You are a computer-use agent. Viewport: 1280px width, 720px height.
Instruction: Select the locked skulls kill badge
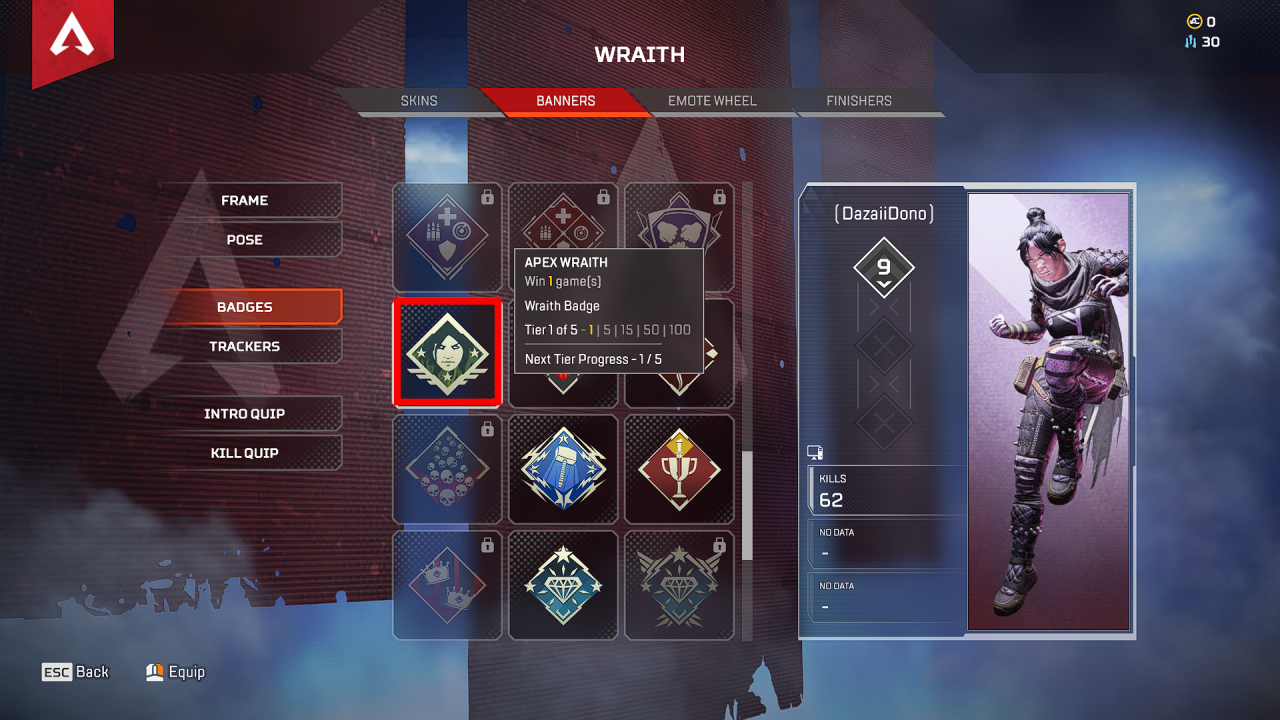tap(447, 469)
